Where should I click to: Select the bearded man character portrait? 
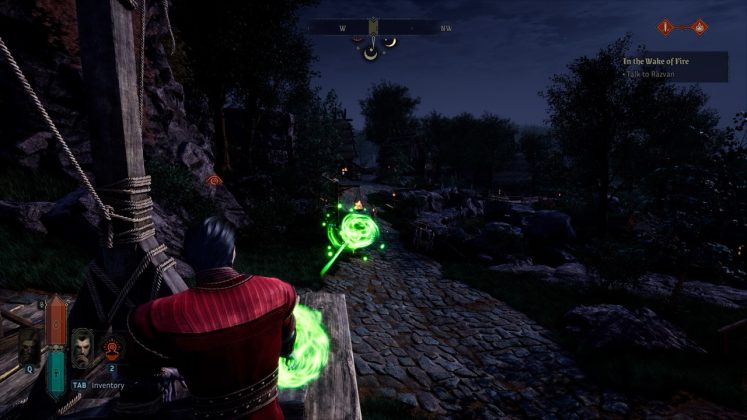(82, 347)
